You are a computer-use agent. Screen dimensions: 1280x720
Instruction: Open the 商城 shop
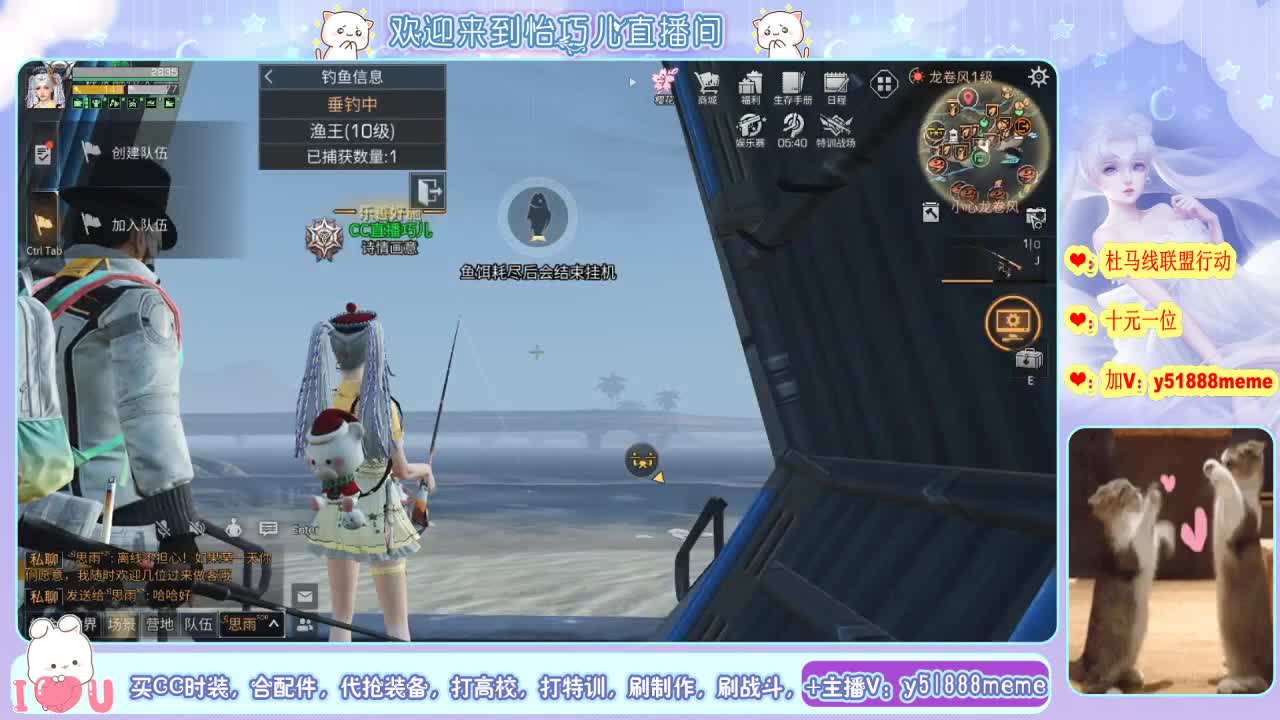[709, 83]
